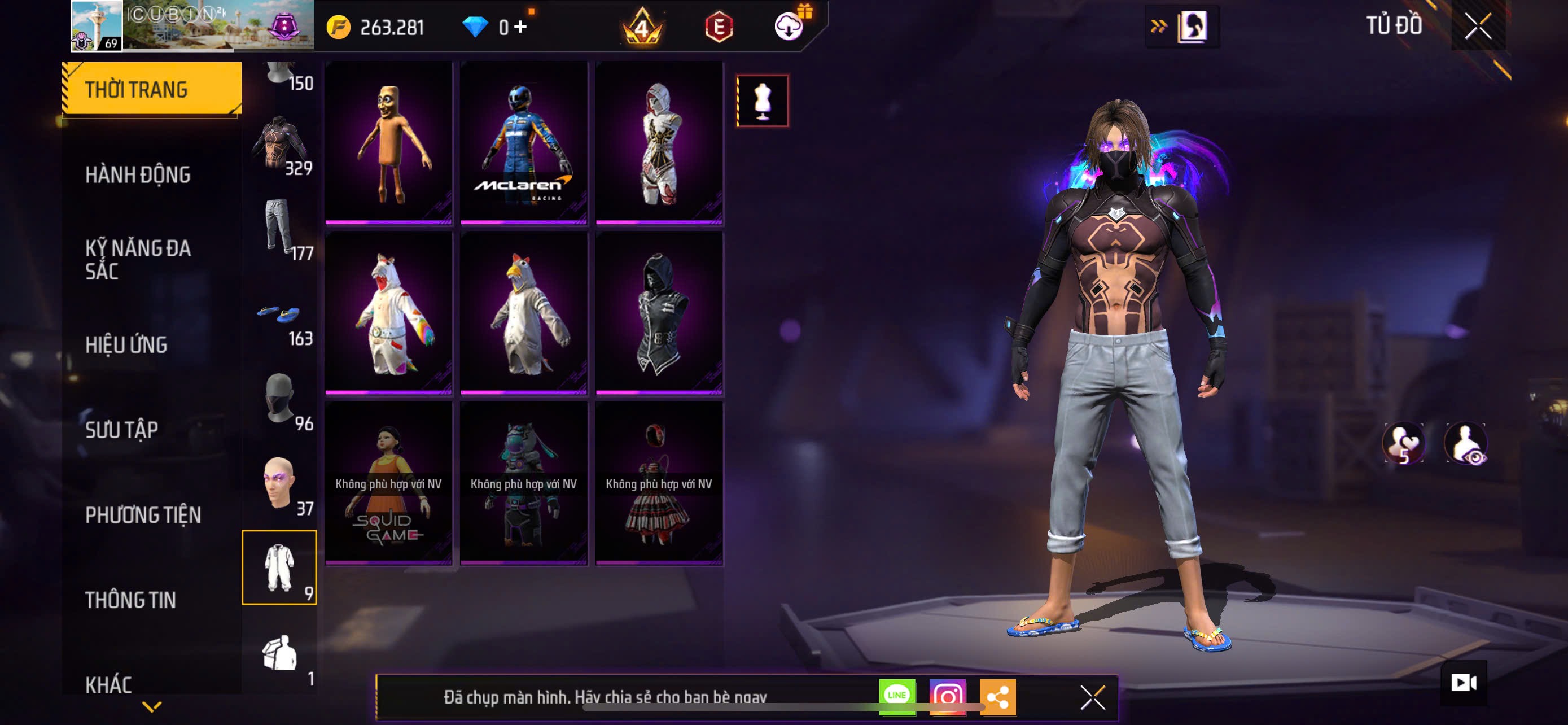
Task: Click the video camera record button
Action: 1464,683
